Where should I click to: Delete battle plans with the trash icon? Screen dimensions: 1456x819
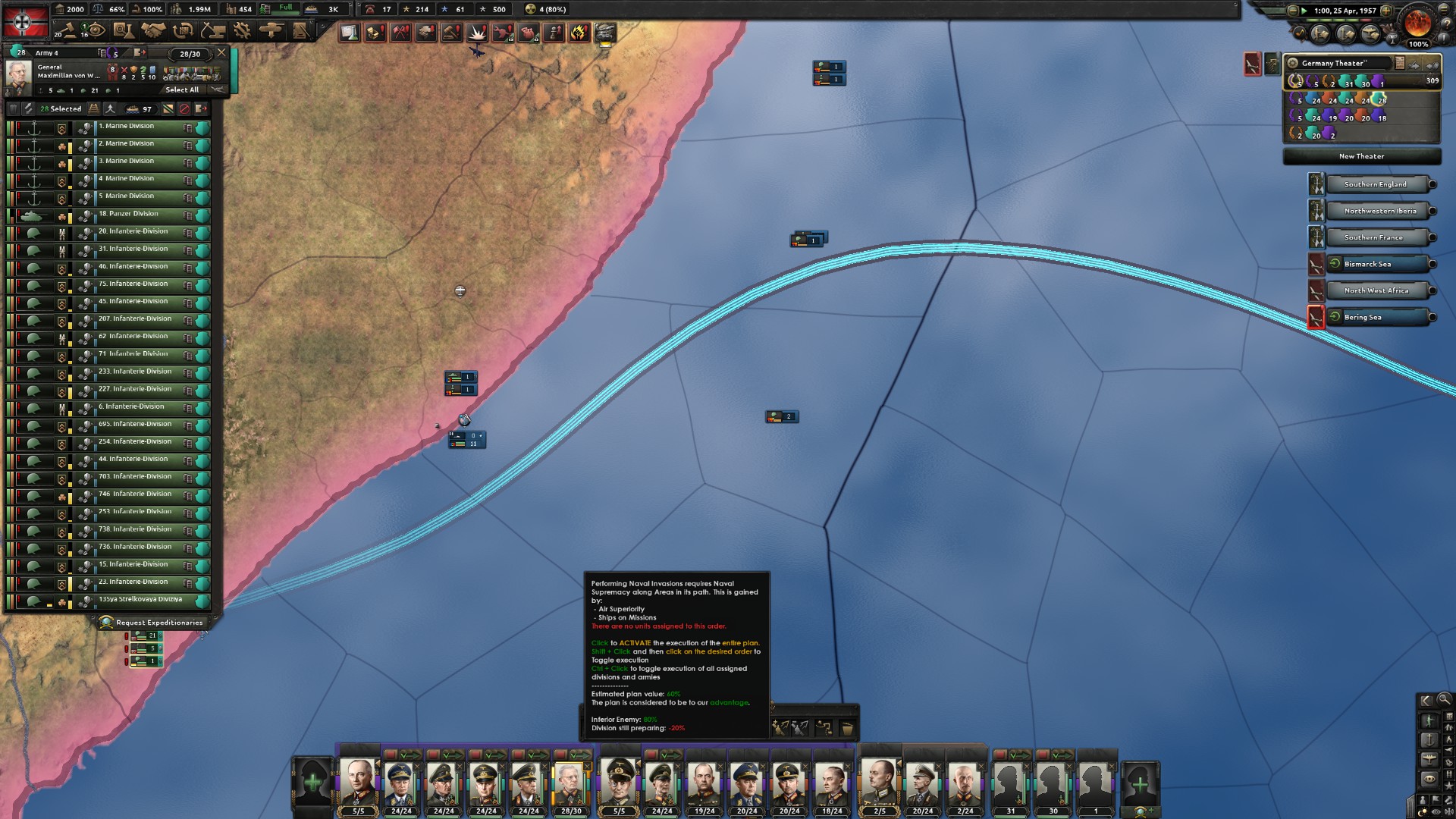click(x=847, y=727)
